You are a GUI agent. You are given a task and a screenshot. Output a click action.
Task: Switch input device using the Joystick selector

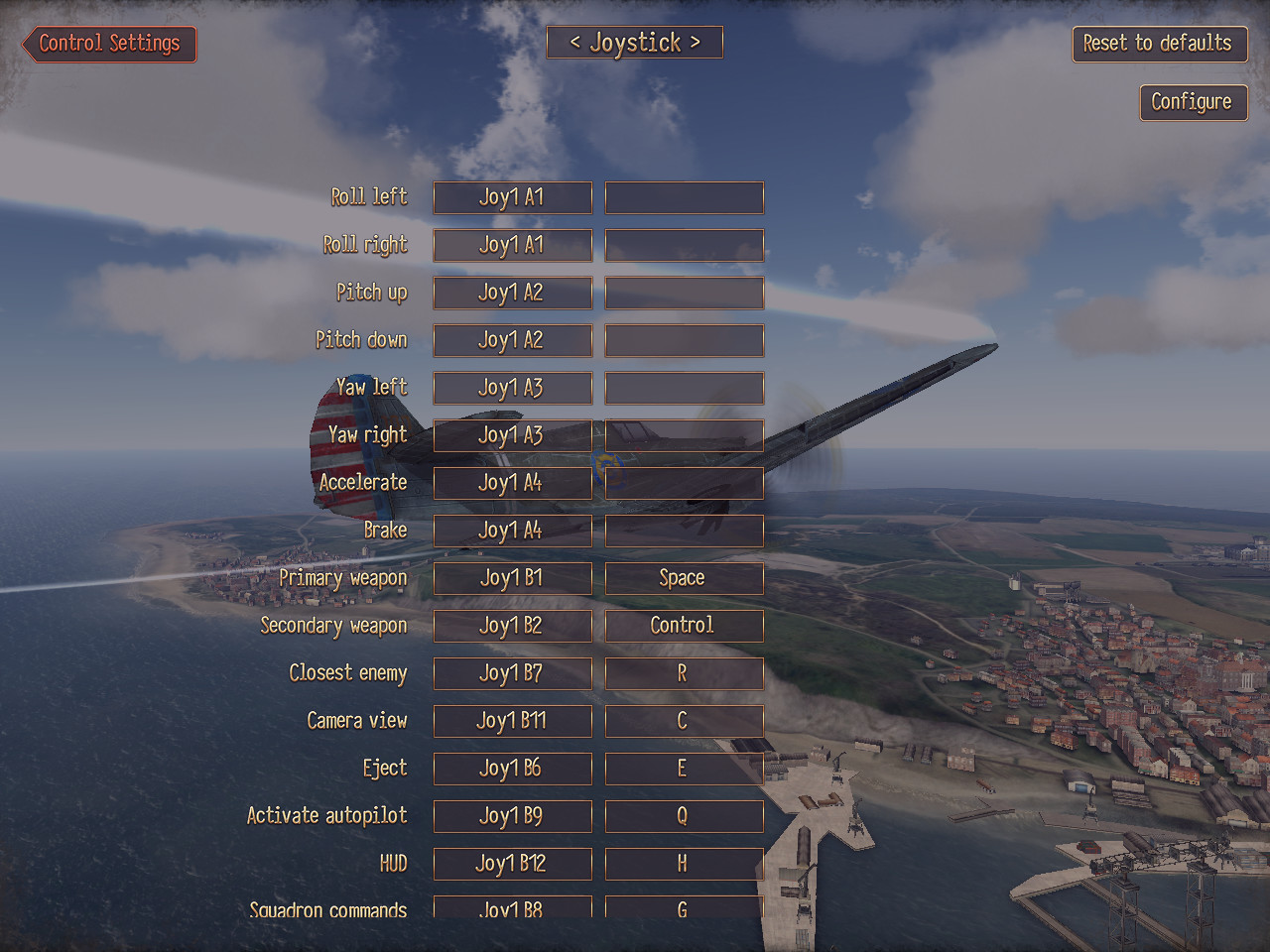(x=634, y=42)
